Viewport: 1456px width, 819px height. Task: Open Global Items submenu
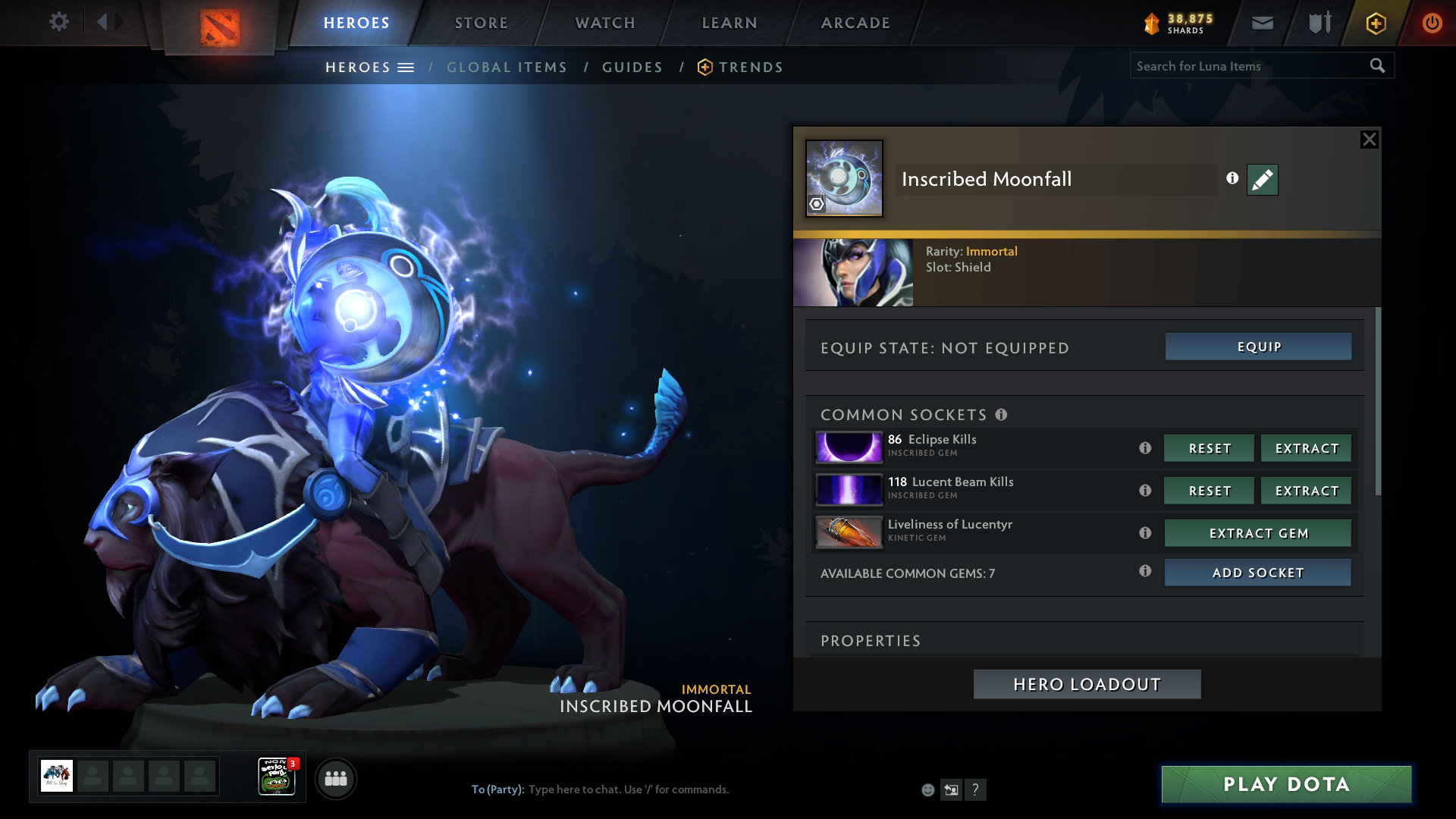click(507, 67)
